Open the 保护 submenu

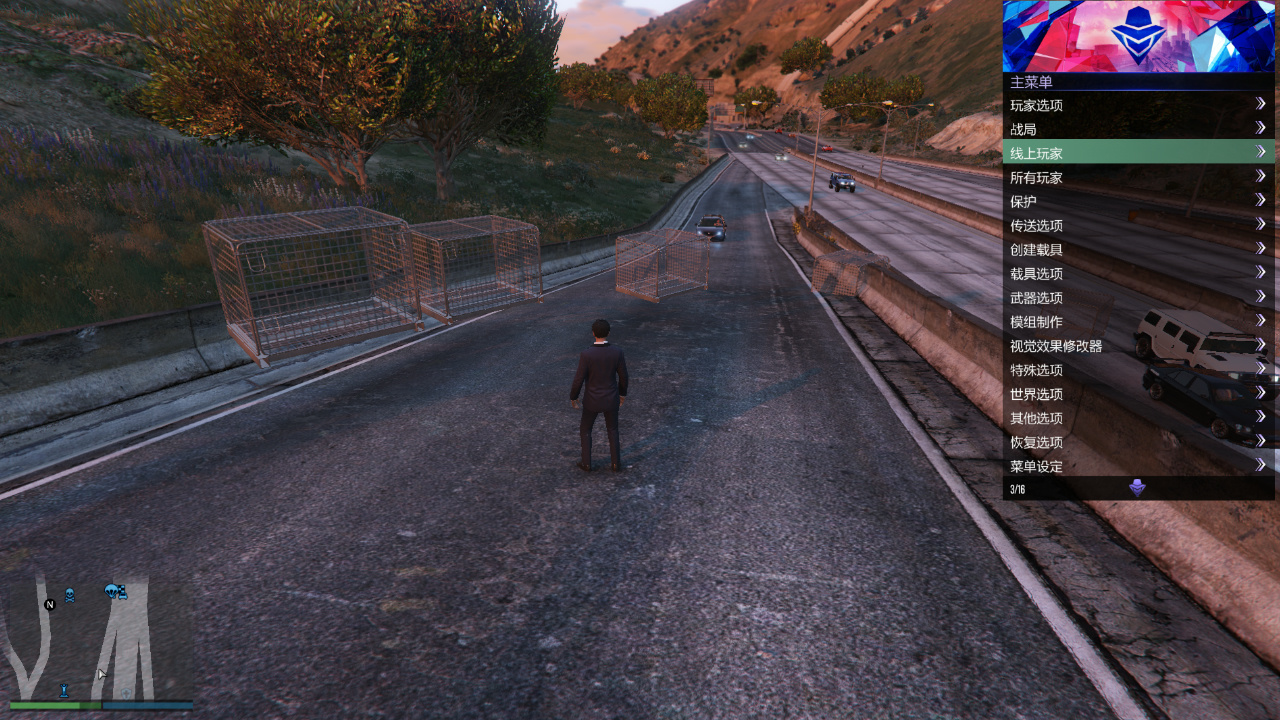pos(1138,201)
